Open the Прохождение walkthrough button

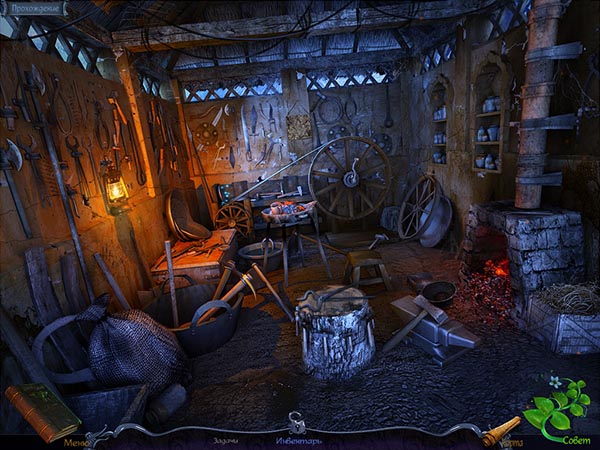click(x=34, y=9)
